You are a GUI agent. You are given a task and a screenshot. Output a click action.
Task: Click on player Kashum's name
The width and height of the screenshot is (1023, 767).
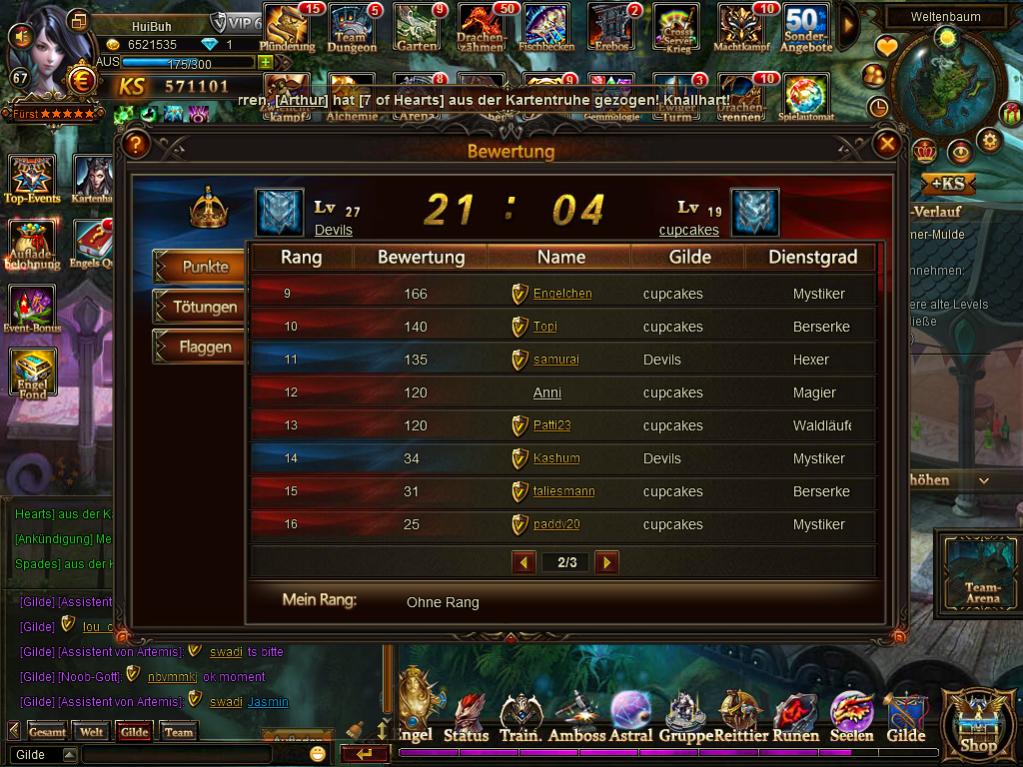click(556, 459)
